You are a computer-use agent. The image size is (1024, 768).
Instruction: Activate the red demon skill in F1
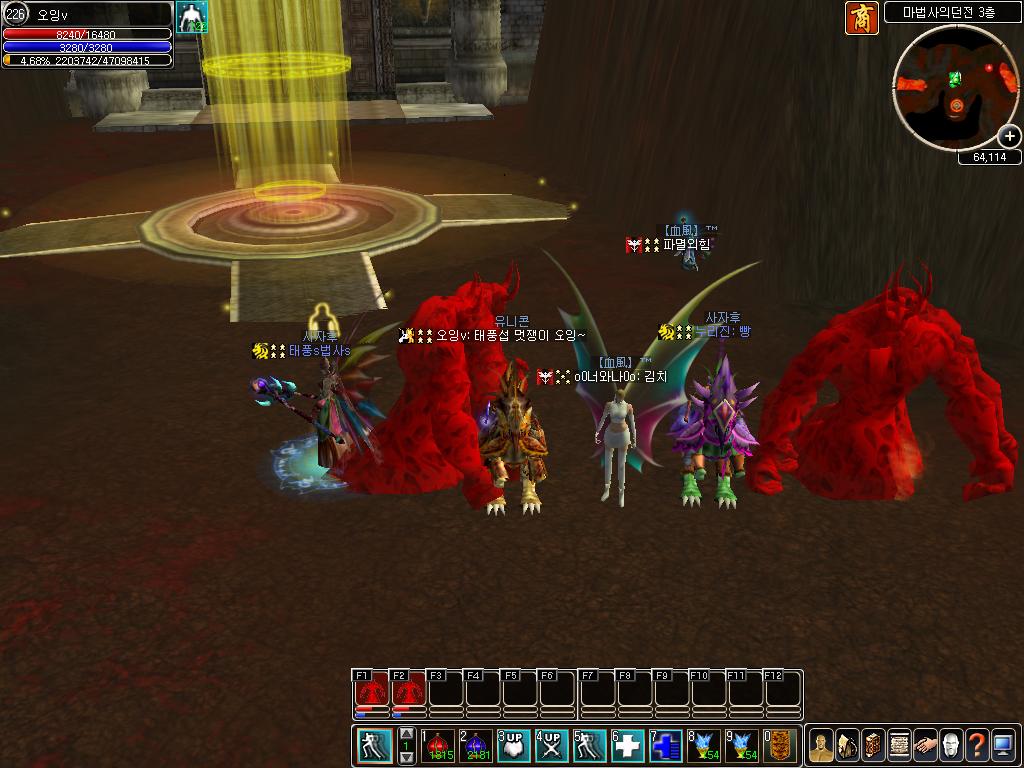372,690
